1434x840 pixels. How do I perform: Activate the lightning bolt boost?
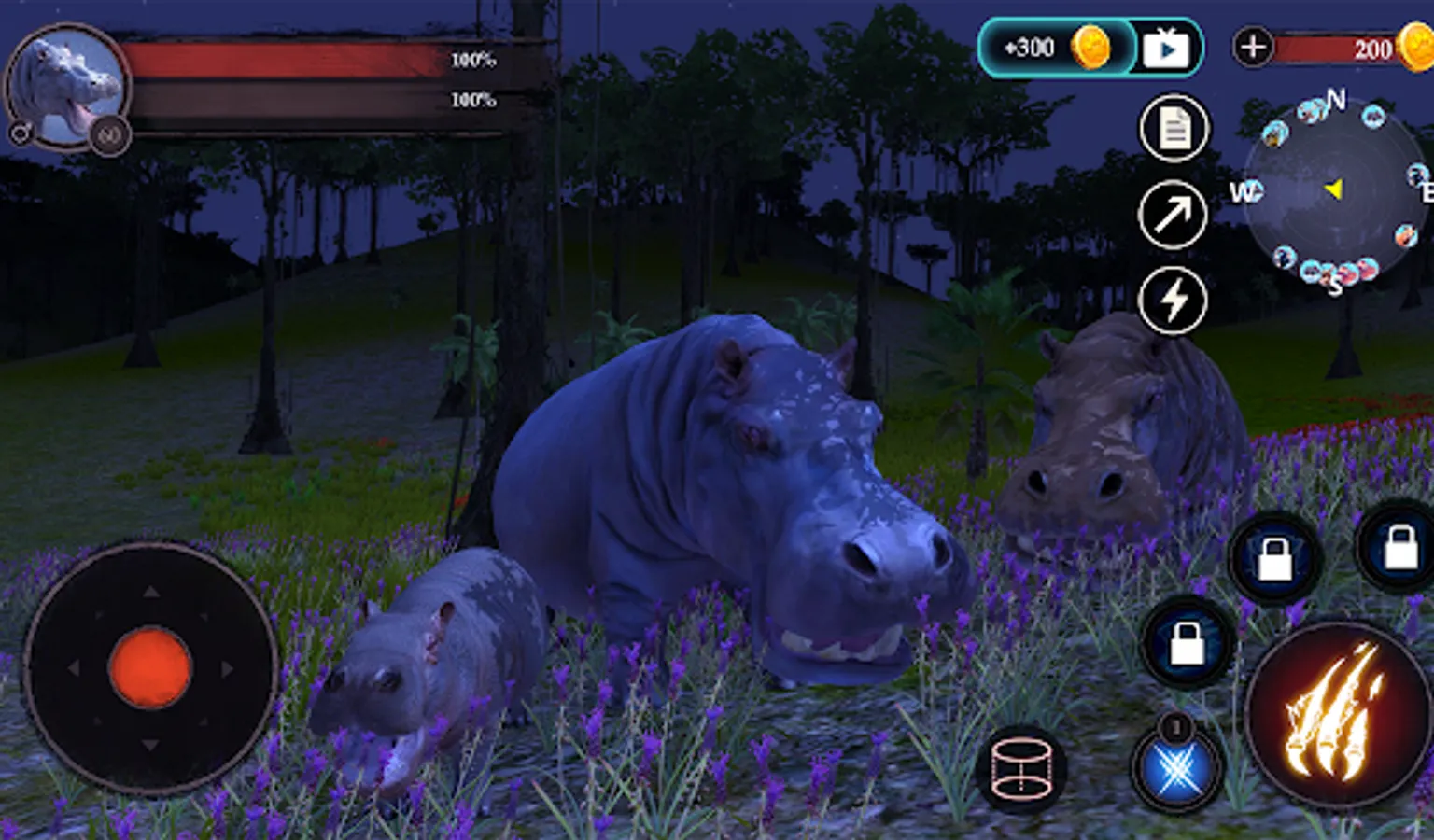tap(1174, 301)
